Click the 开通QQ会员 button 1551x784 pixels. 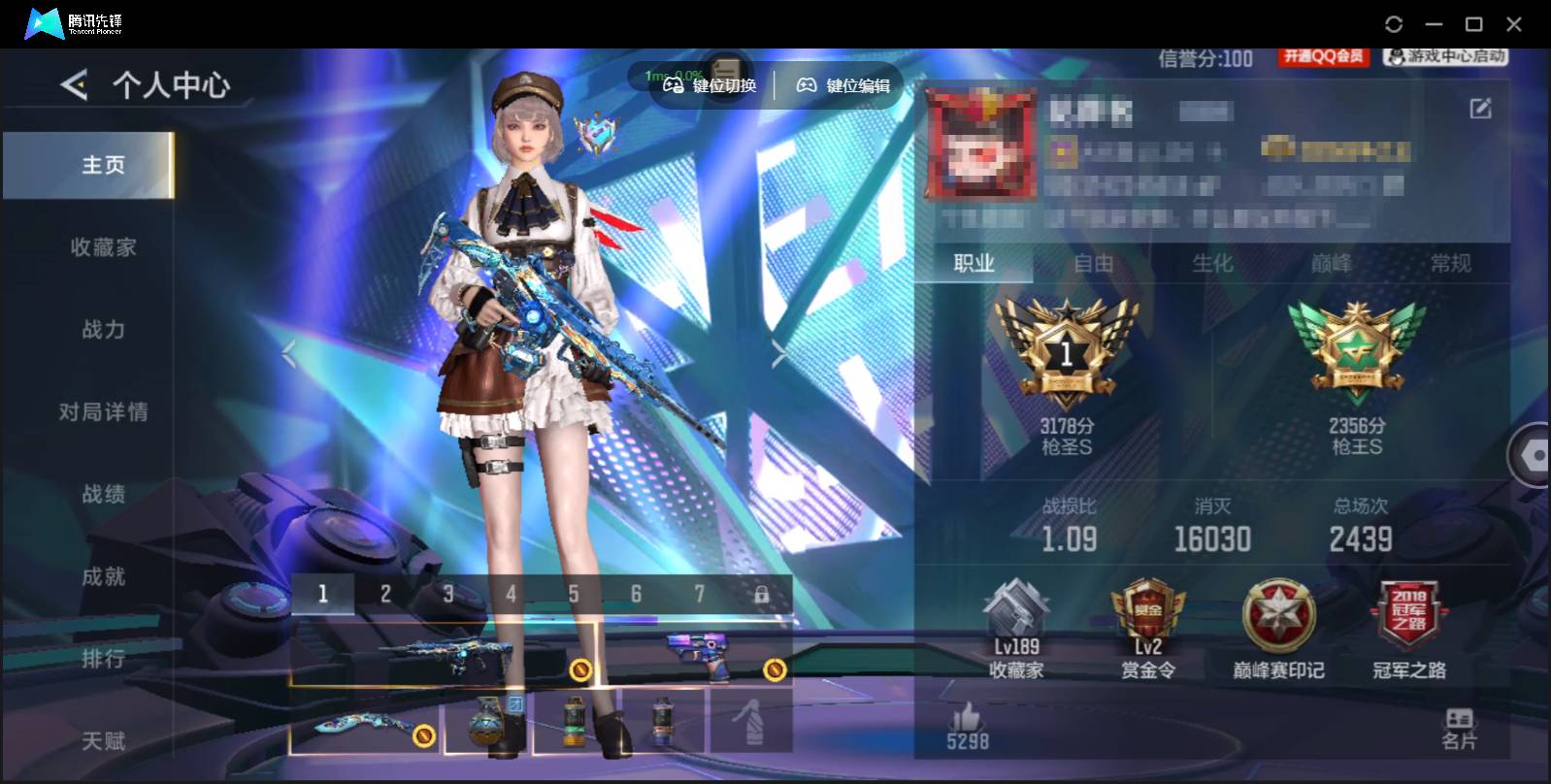(1324, 57)
